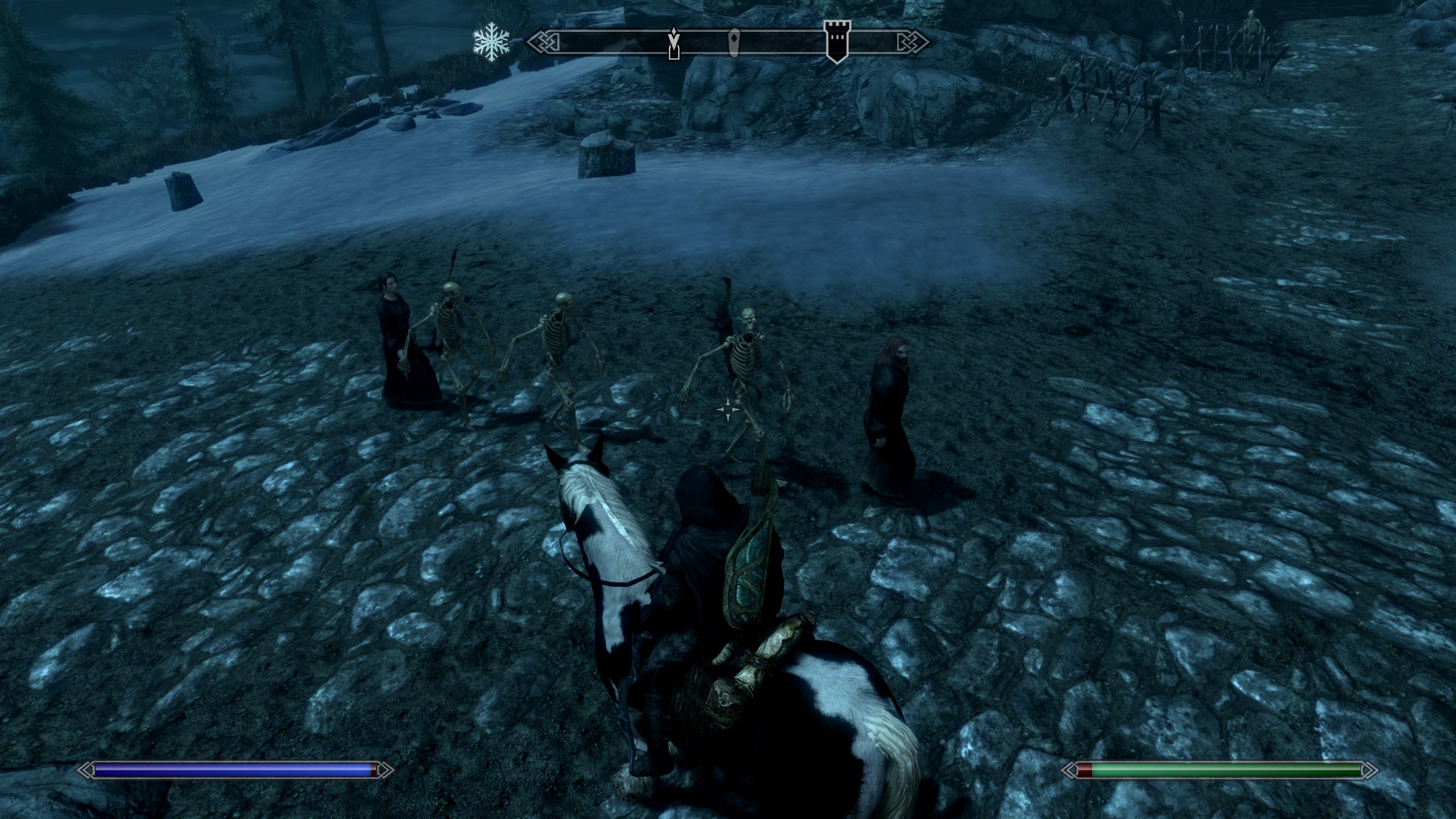
Task: Select the fort tower marker on the compass
Action: pyautogui.click(x=837, y=41)
